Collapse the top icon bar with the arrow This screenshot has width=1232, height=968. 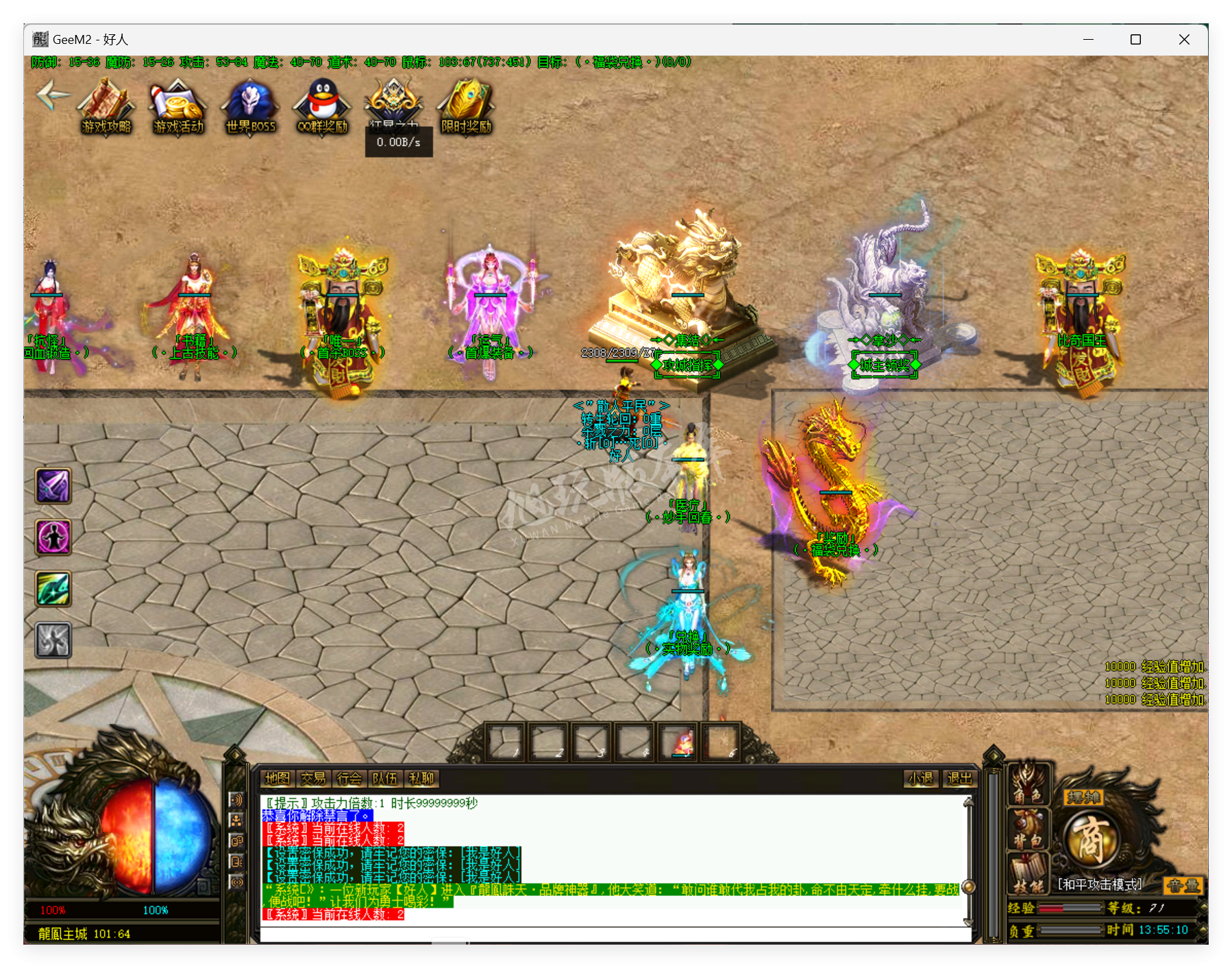point(52,95)
